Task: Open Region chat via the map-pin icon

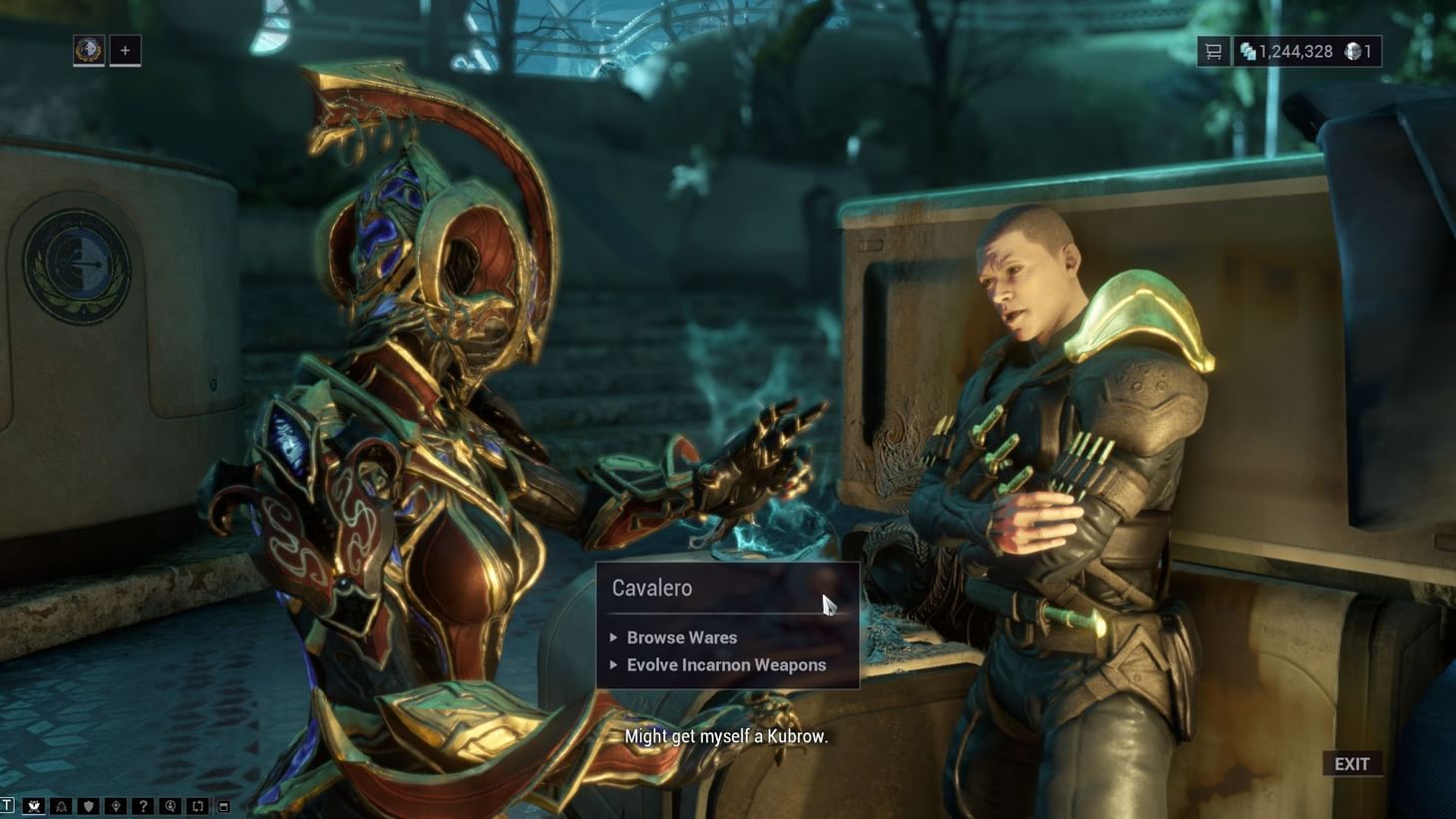Action: [117, 805]
